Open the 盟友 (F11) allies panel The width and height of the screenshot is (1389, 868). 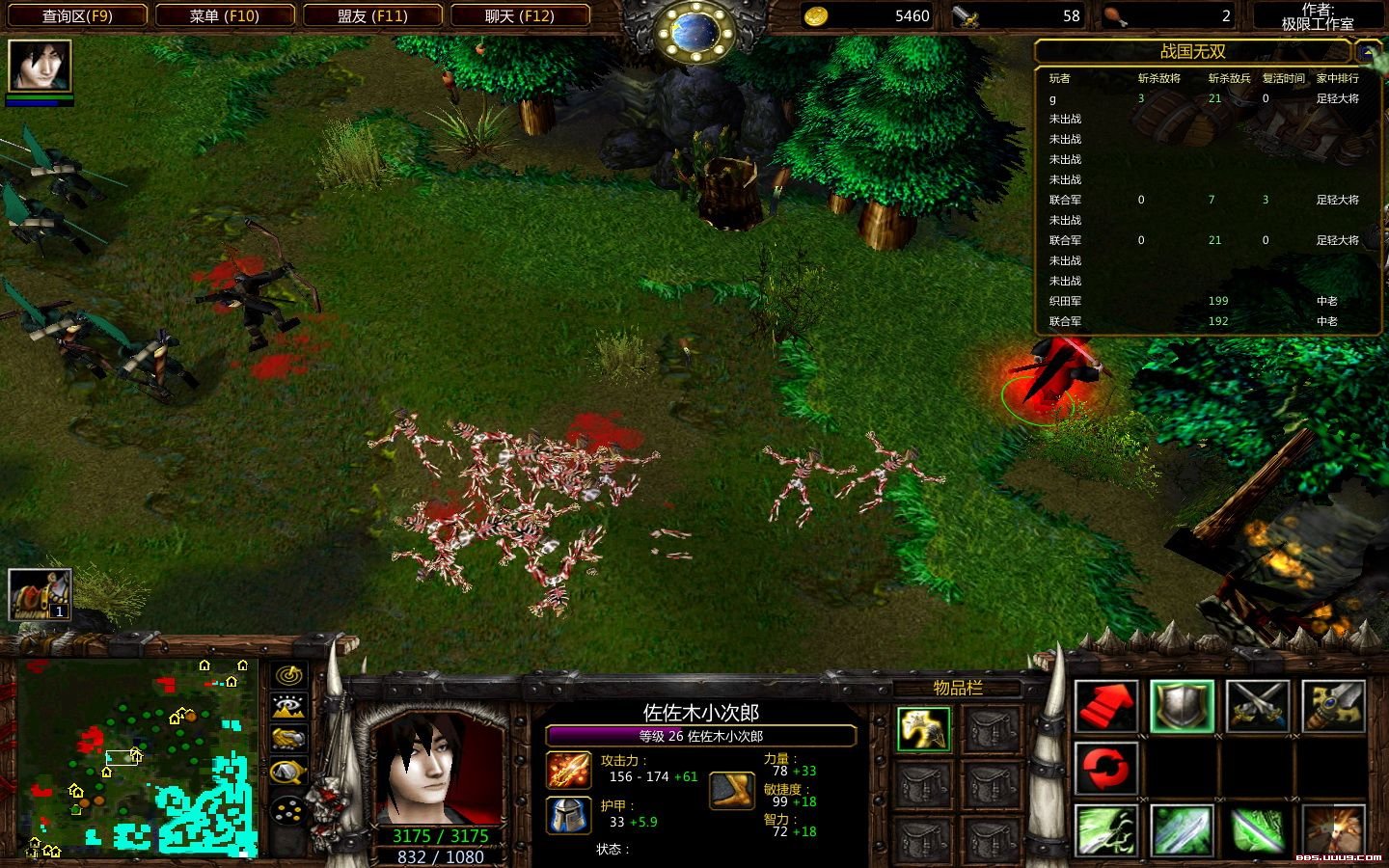click(372, 15)
